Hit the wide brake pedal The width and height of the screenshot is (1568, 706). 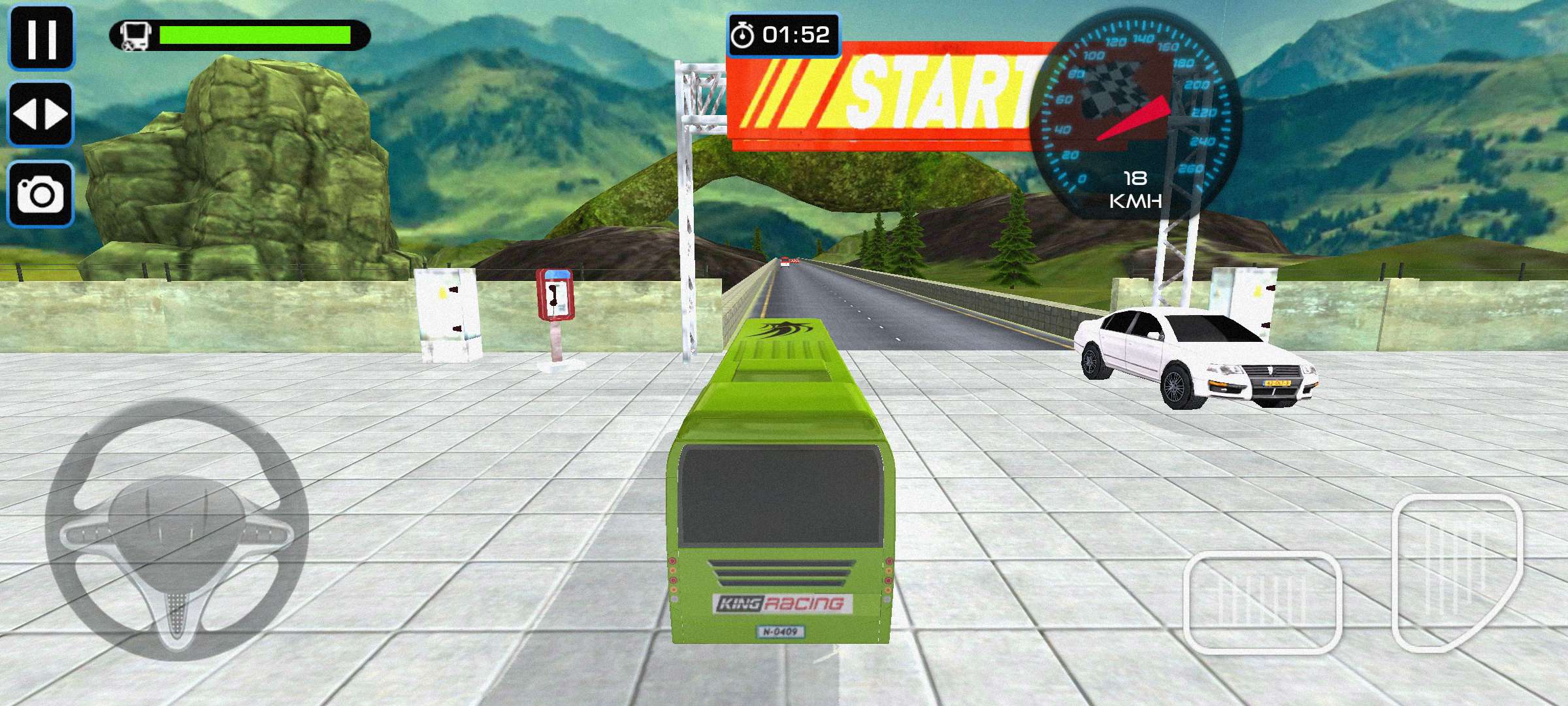pos(1262,603)
